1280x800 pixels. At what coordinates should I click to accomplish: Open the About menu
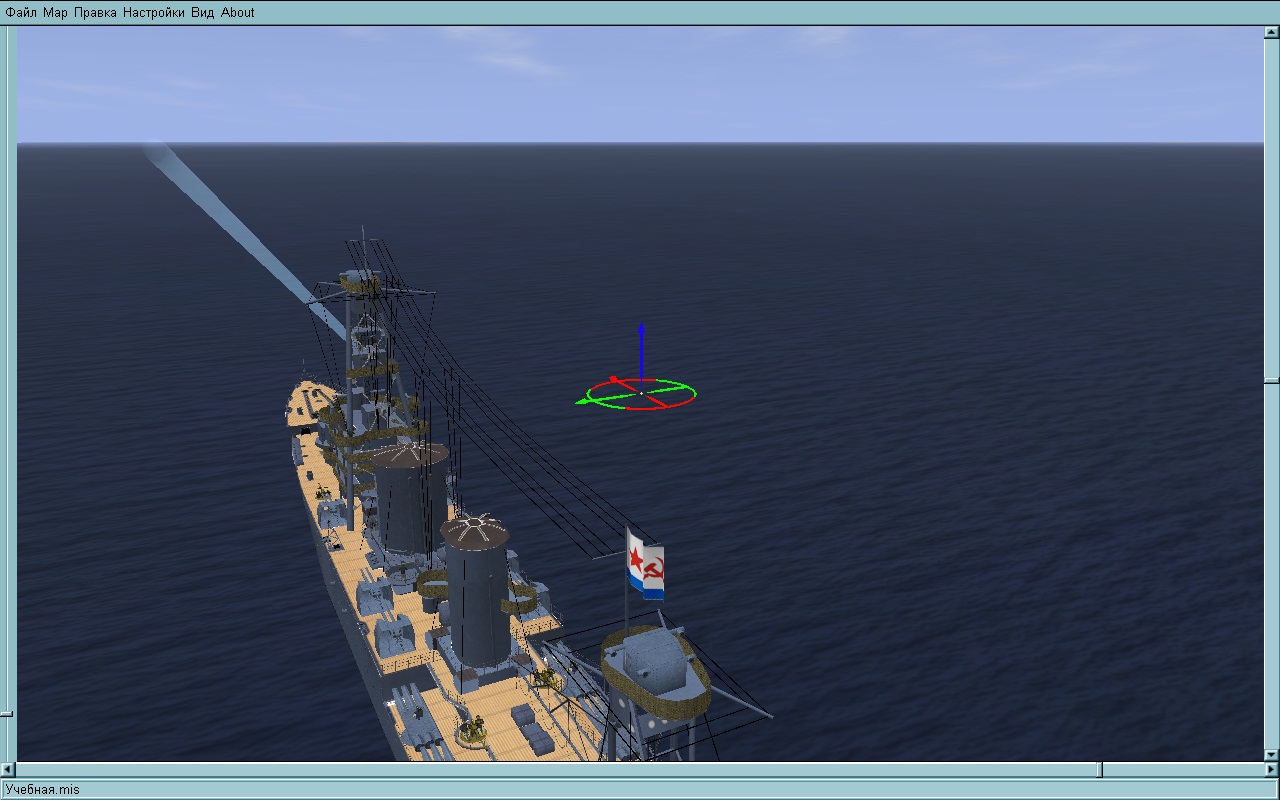[x=238, y=12]
